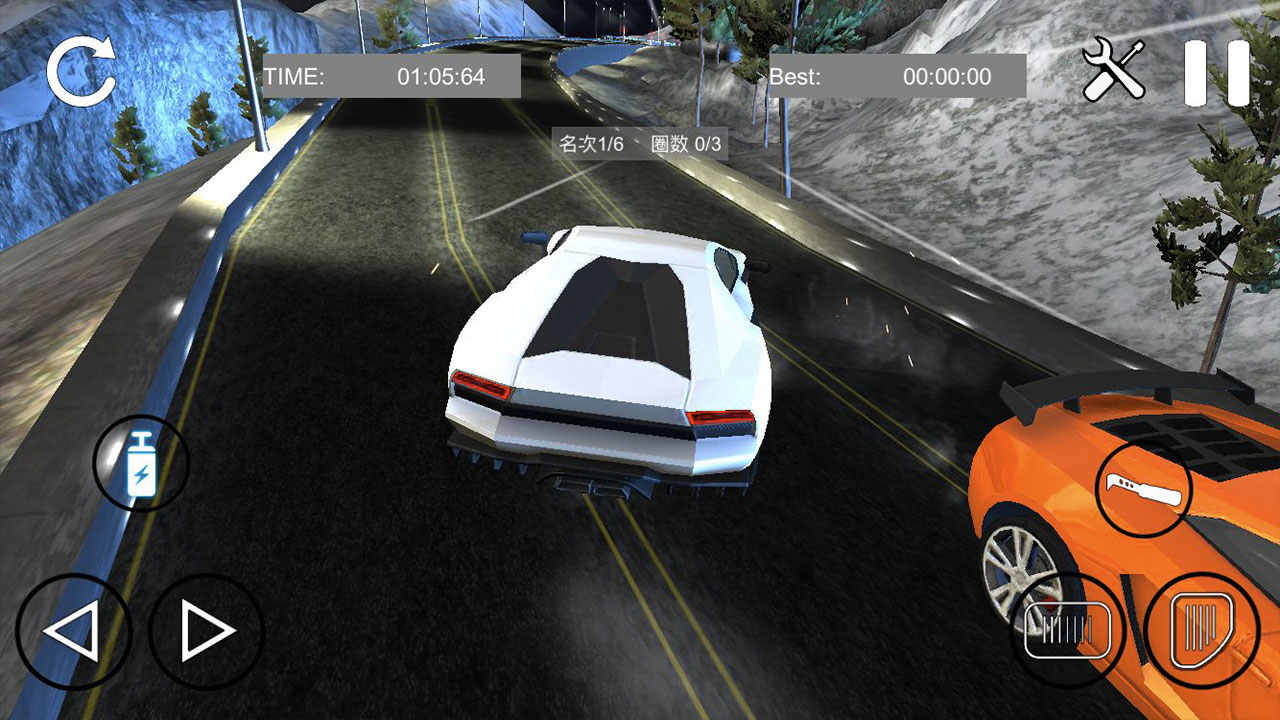Screen dimensions: 1280x720
Task: Activate the nitro boost canister
Action: pyautogui.click(x=141, y=463)
